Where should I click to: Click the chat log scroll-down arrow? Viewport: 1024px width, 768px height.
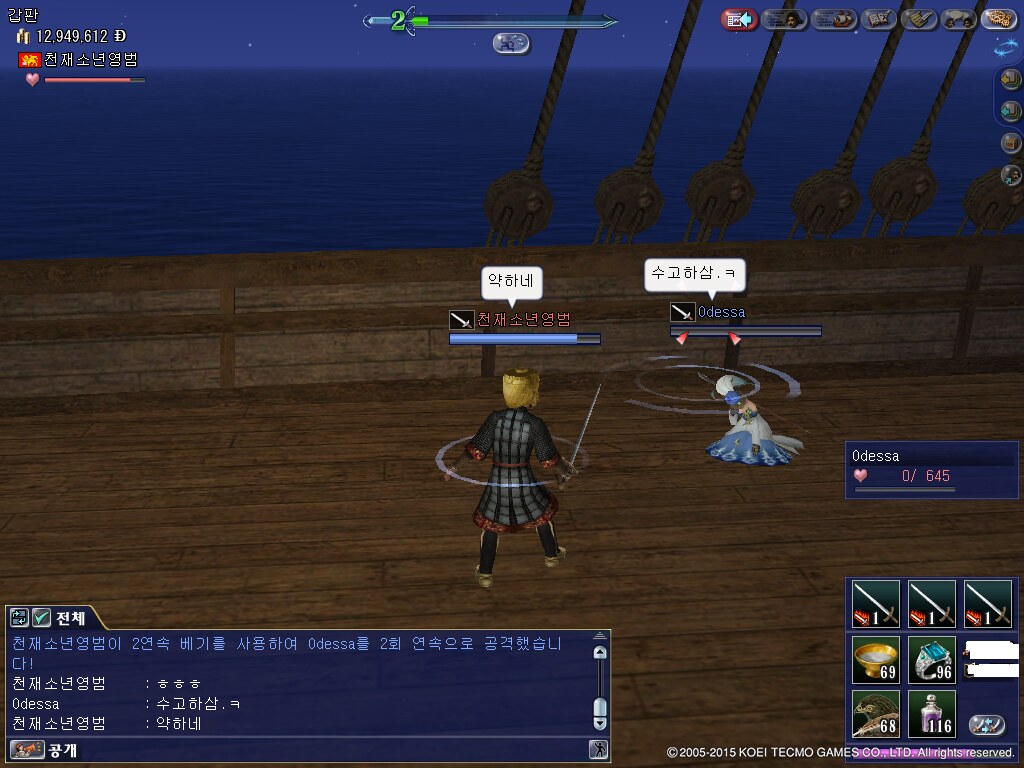click(600, 722)
